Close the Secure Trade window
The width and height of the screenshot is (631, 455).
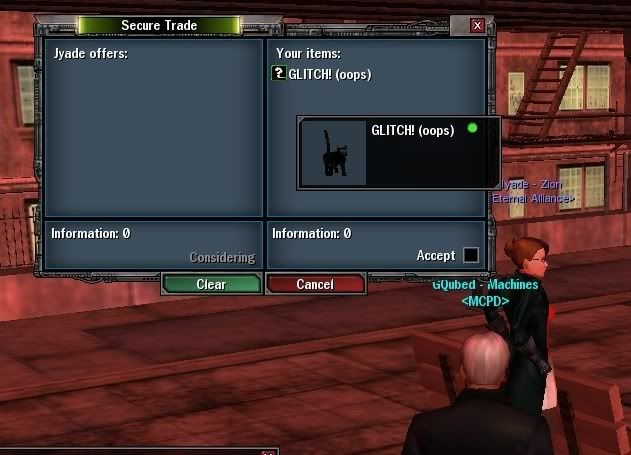click(477, 25)
